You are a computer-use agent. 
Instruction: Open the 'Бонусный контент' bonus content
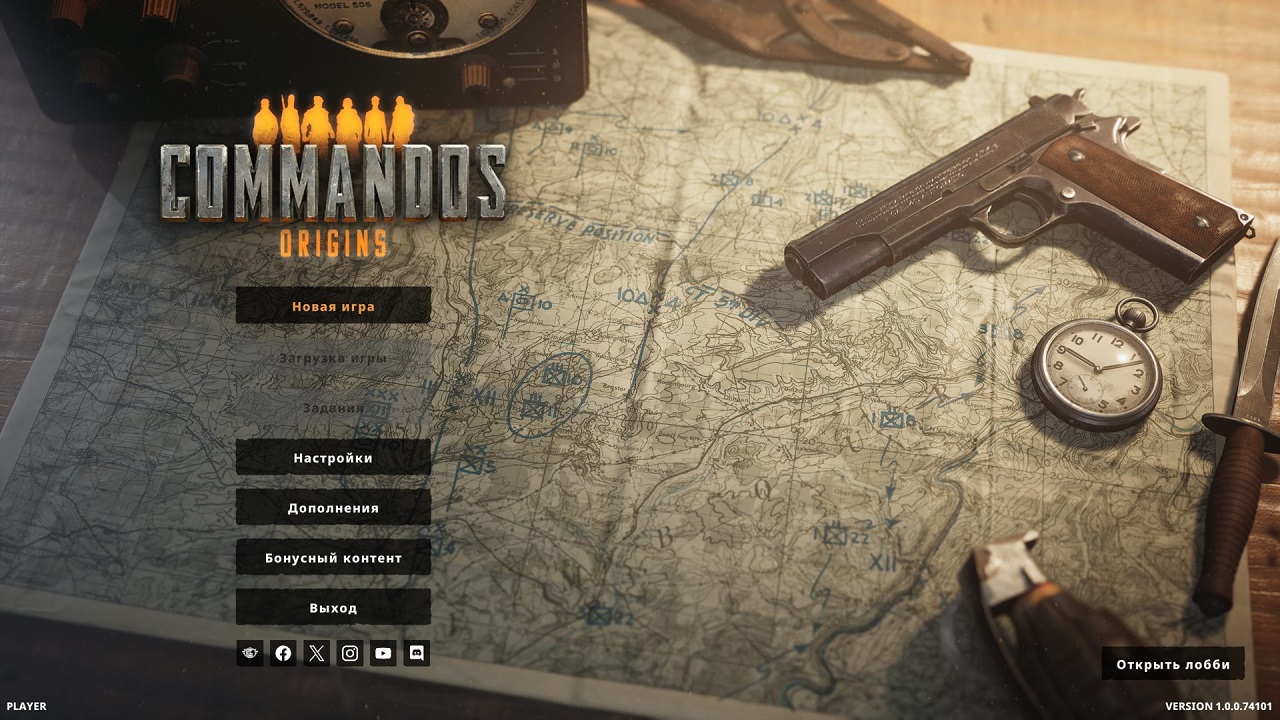tap(331, 557)
